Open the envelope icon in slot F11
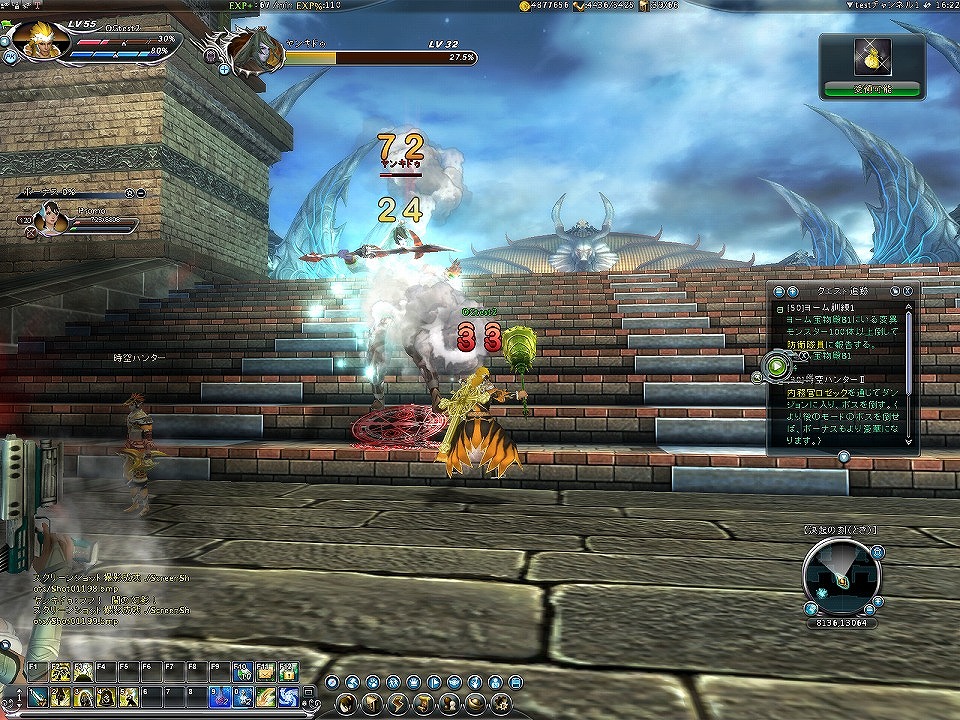This screenshot has height=720, width=960. (x=265, y=672)
